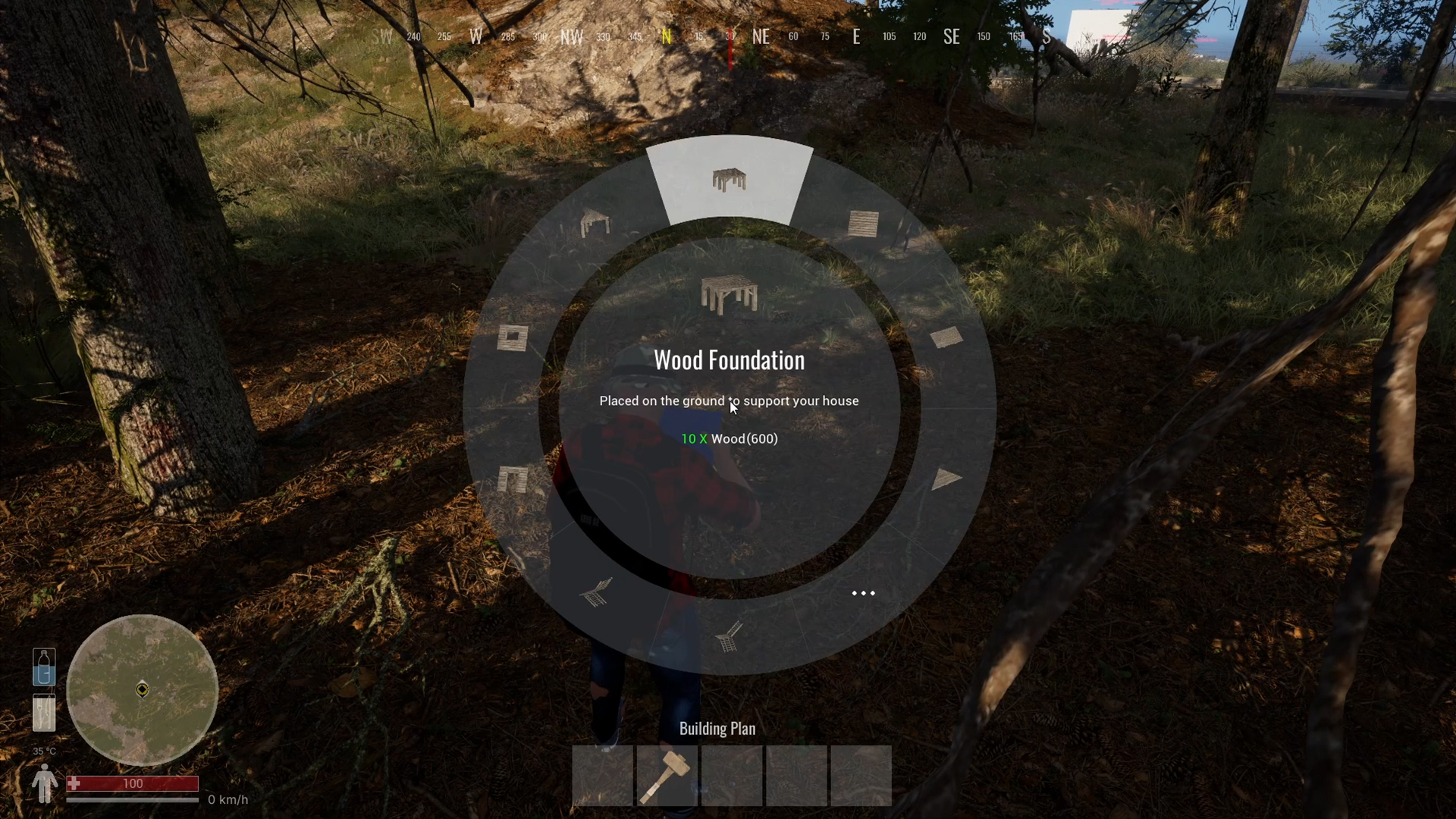
Task: Choose the solid wood wall piece
Action: (x=863, y=224)
